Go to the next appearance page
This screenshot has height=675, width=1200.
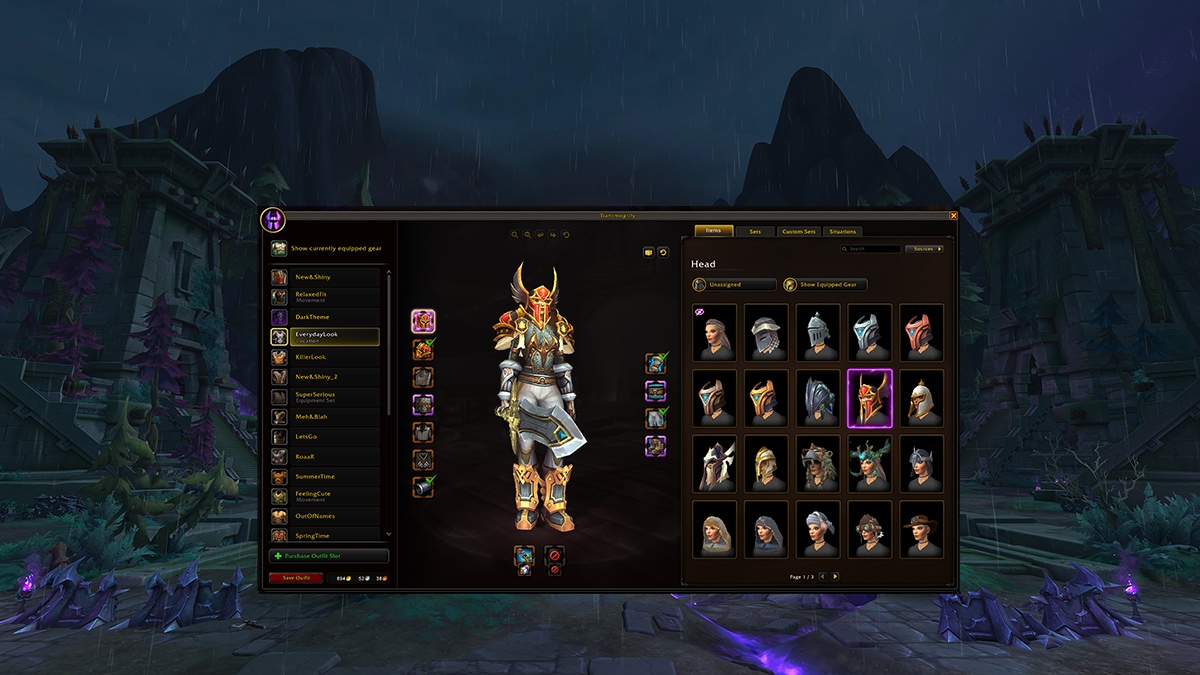[x=836, y=577]
